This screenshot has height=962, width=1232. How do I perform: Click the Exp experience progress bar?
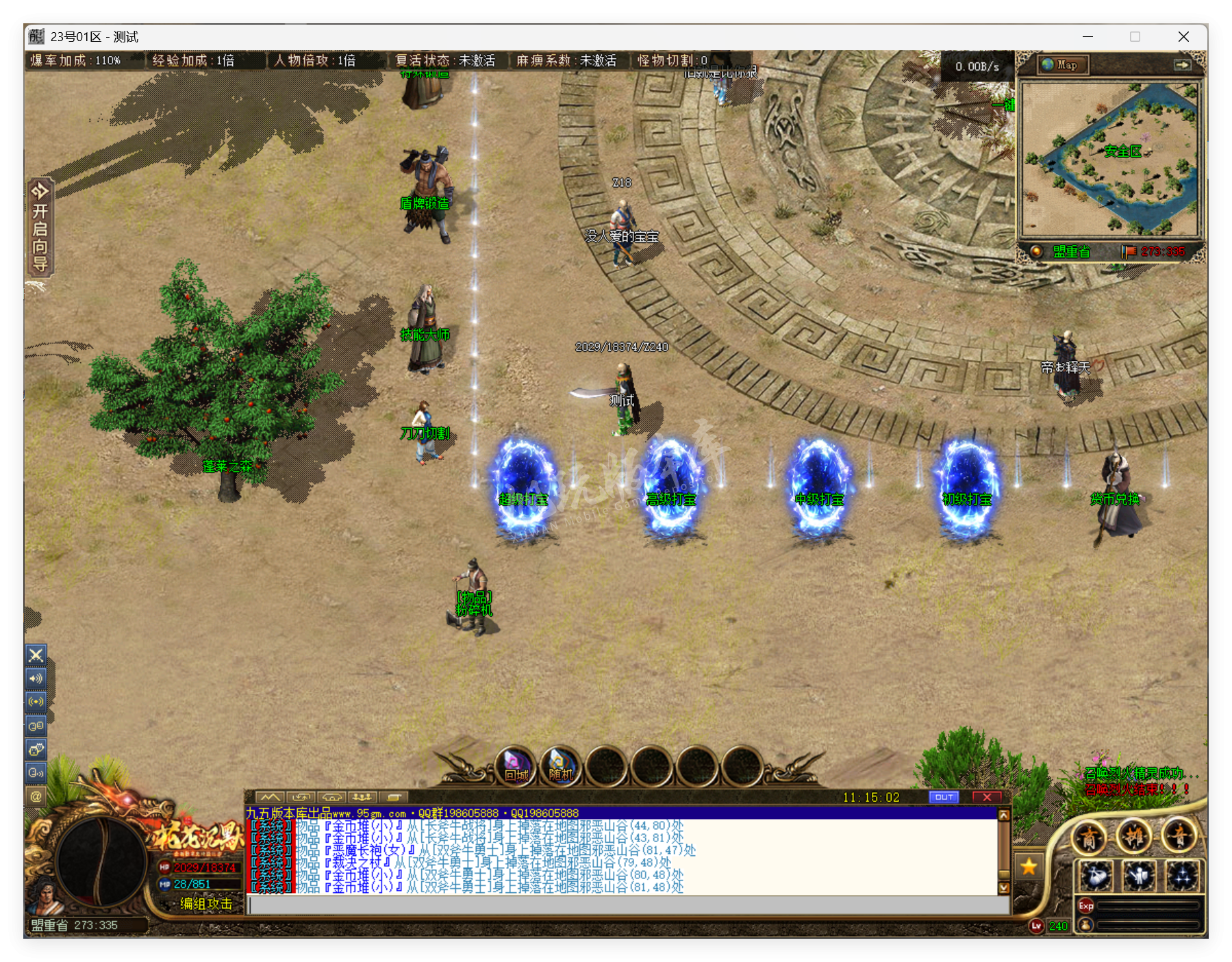point(1147,905)
